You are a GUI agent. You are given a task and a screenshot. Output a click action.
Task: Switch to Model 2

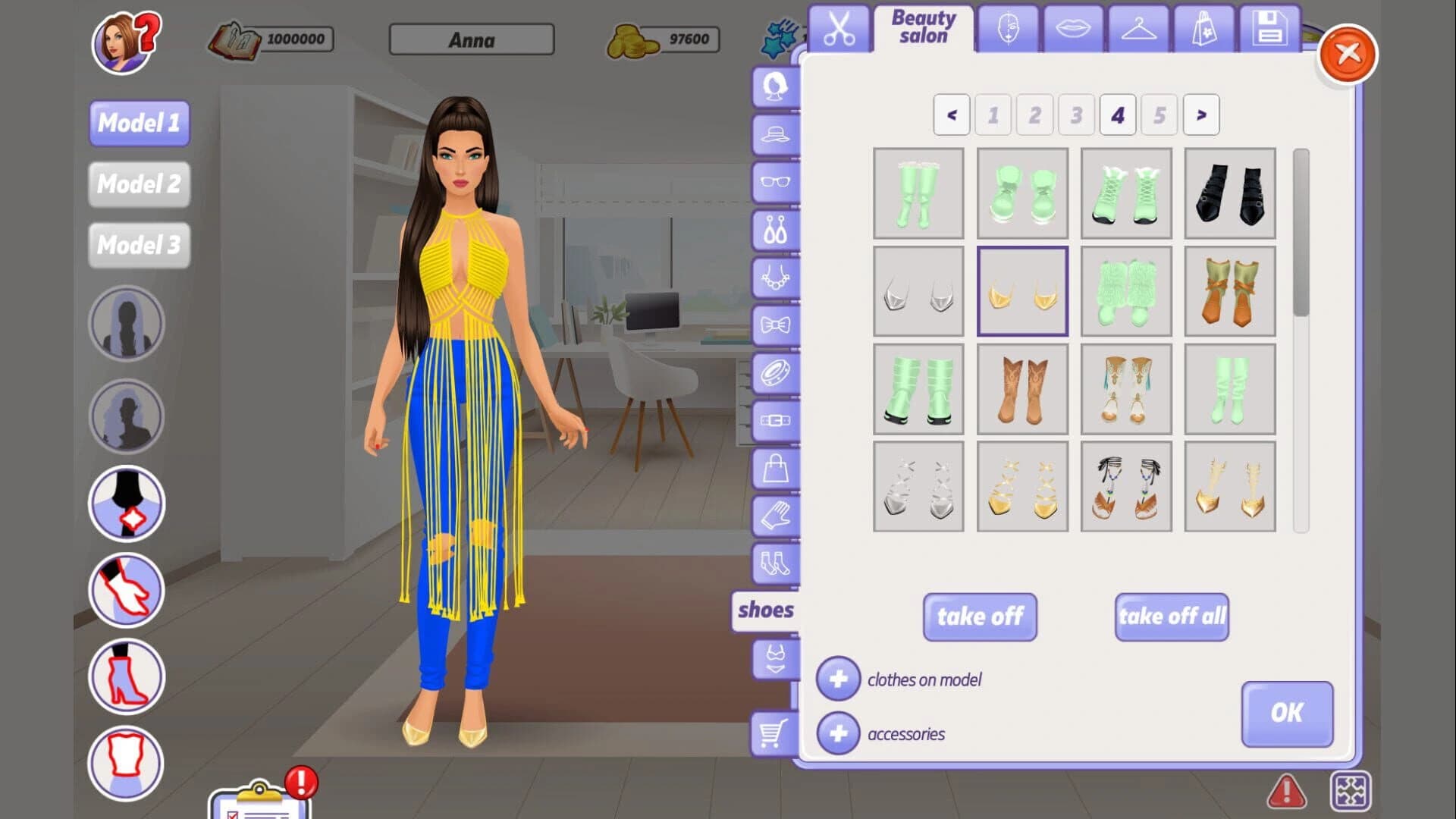(139, 184)
